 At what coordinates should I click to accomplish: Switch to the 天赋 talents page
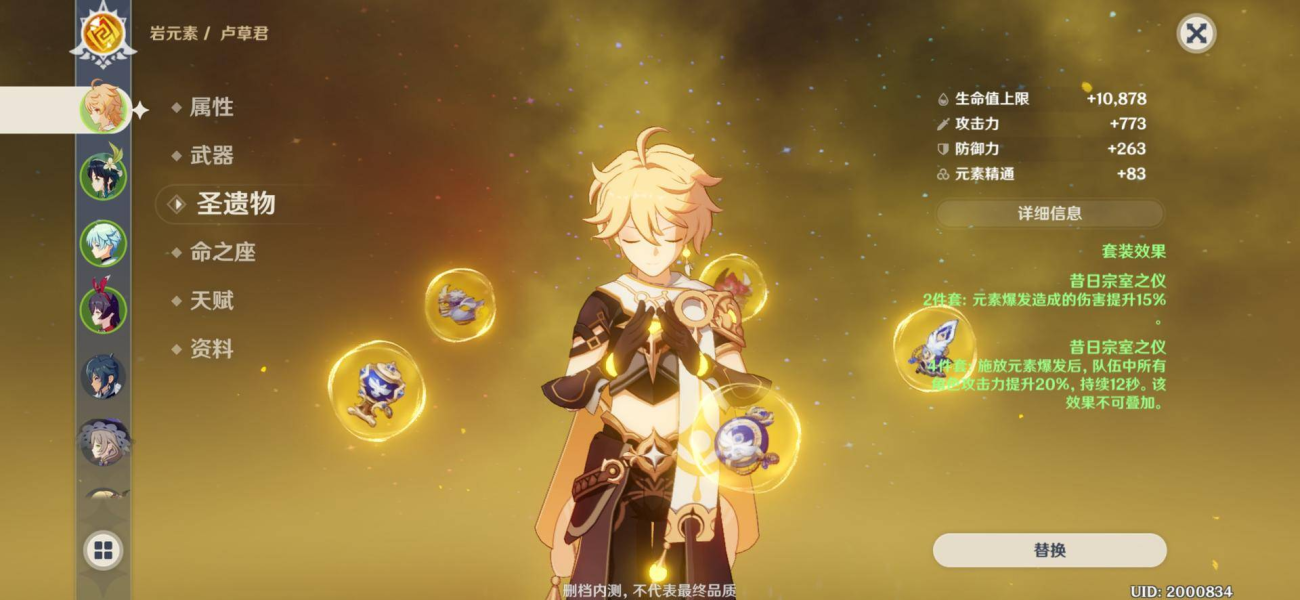211,300
